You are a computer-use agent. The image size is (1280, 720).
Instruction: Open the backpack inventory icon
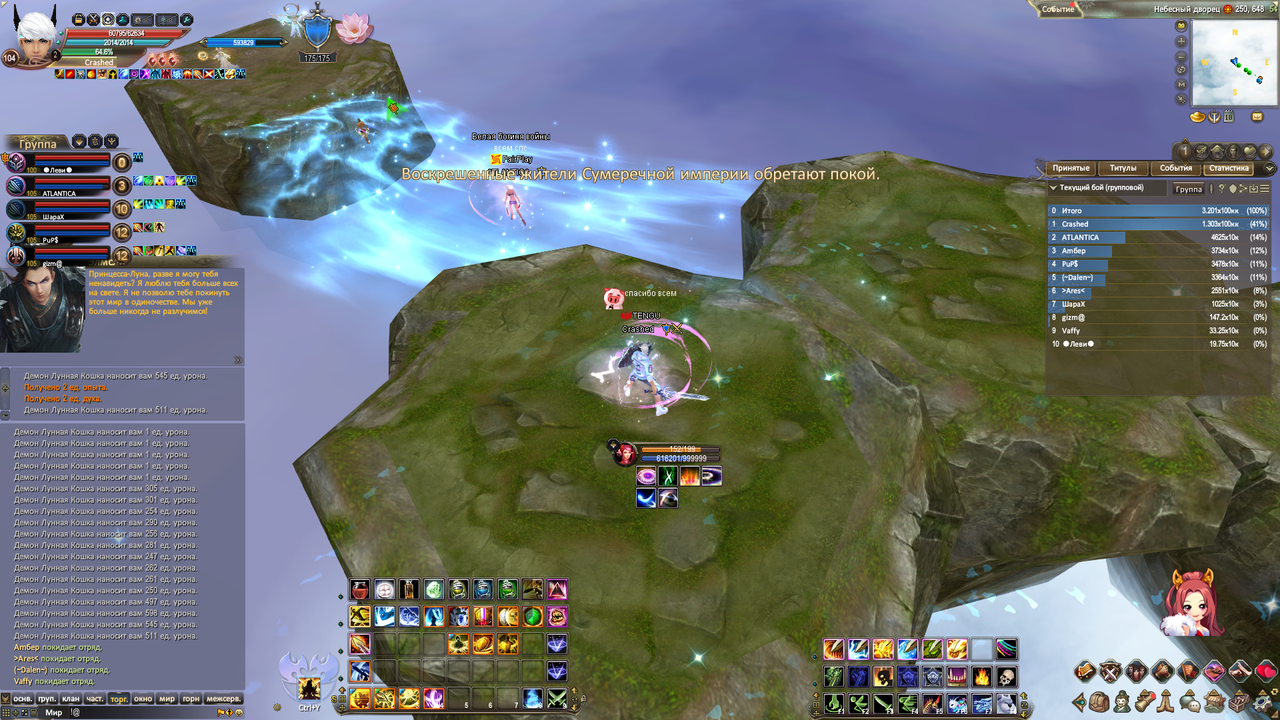(x=1099, y=701)
